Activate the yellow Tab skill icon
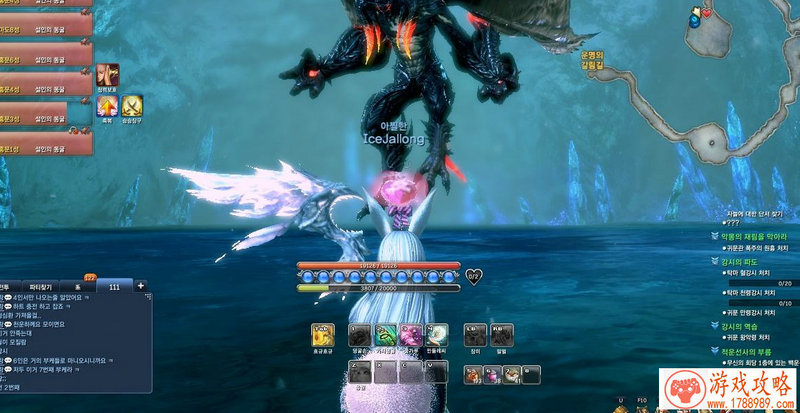 (323, 336)
